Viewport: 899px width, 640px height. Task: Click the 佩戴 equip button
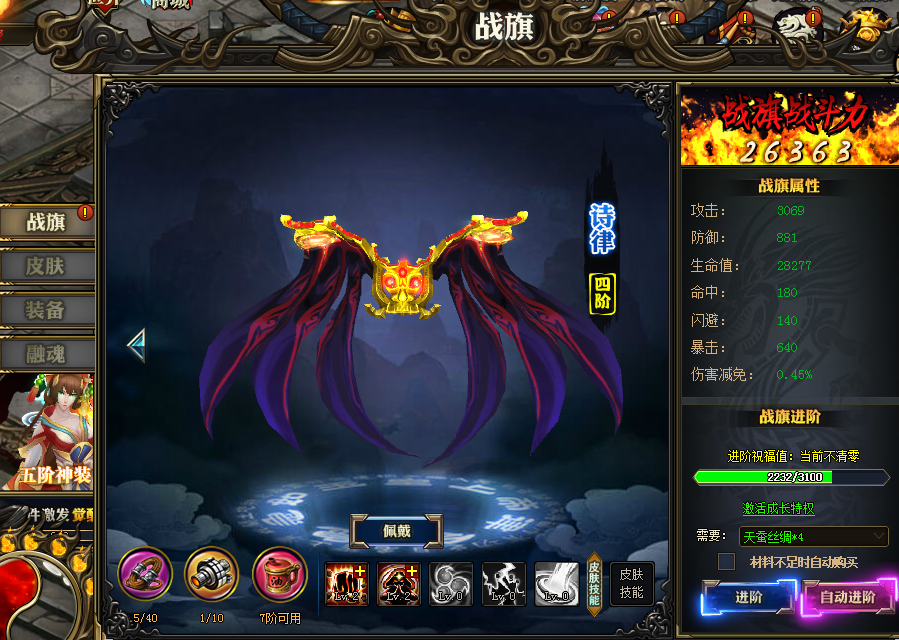(x=395, y=531)
